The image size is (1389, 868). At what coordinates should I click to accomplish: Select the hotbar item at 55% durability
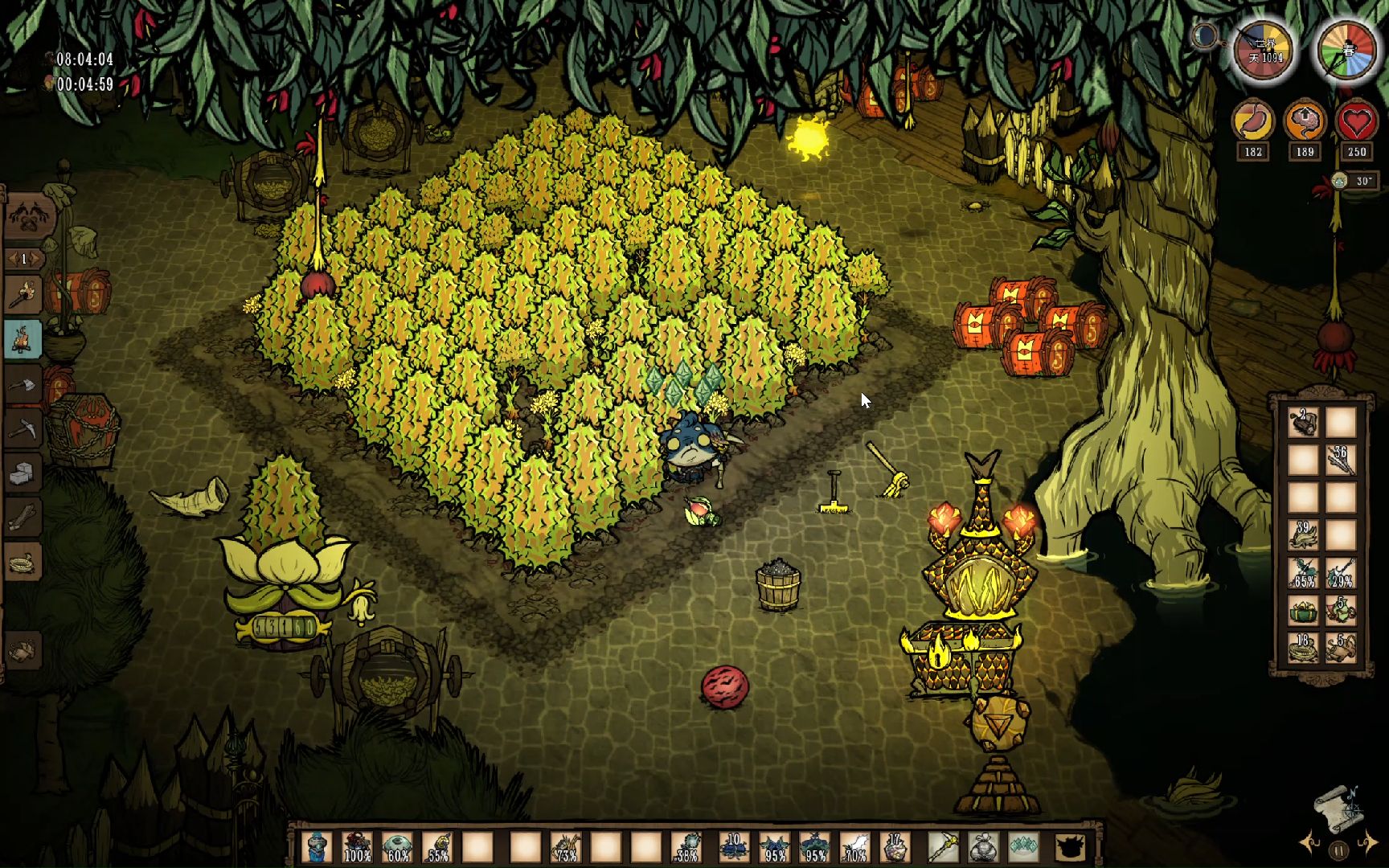click(438, 847)
